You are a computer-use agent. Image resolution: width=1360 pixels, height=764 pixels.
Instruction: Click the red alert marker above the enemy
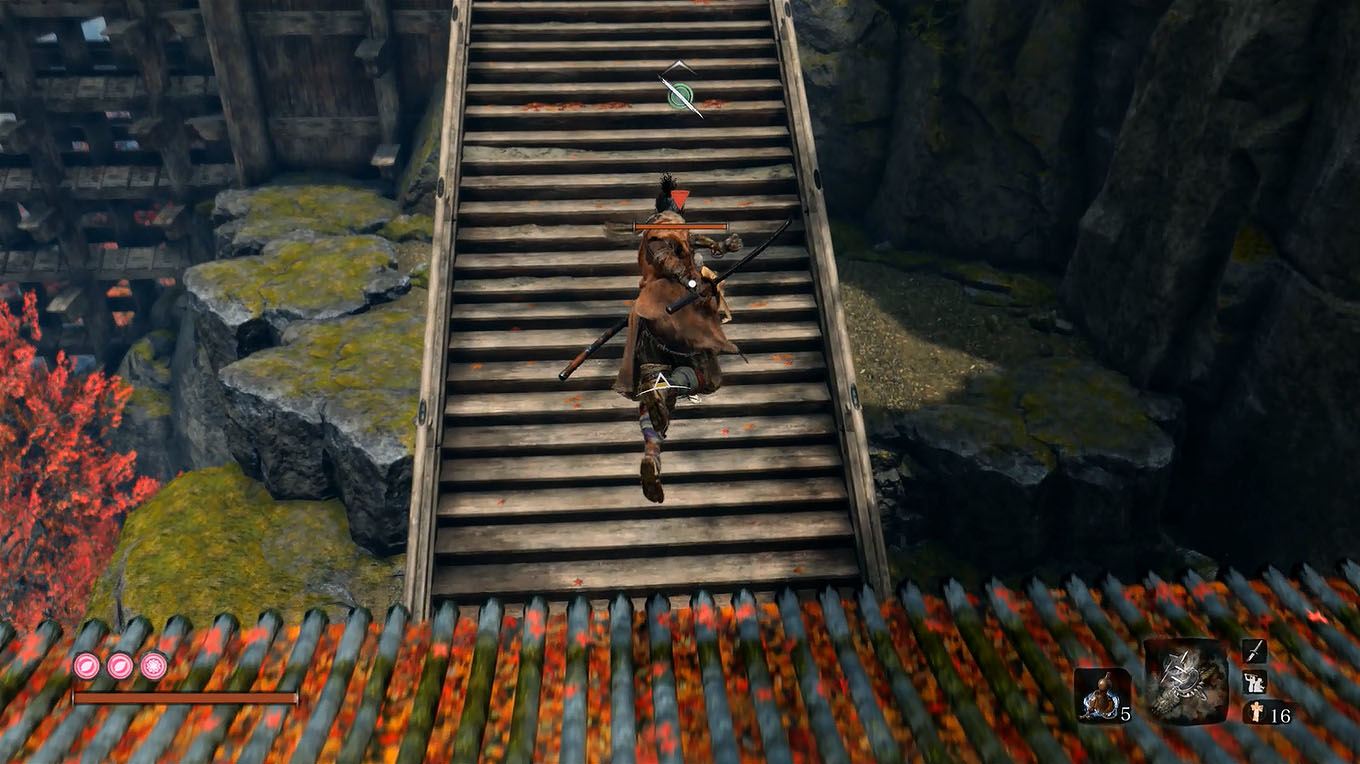(680, 198)
